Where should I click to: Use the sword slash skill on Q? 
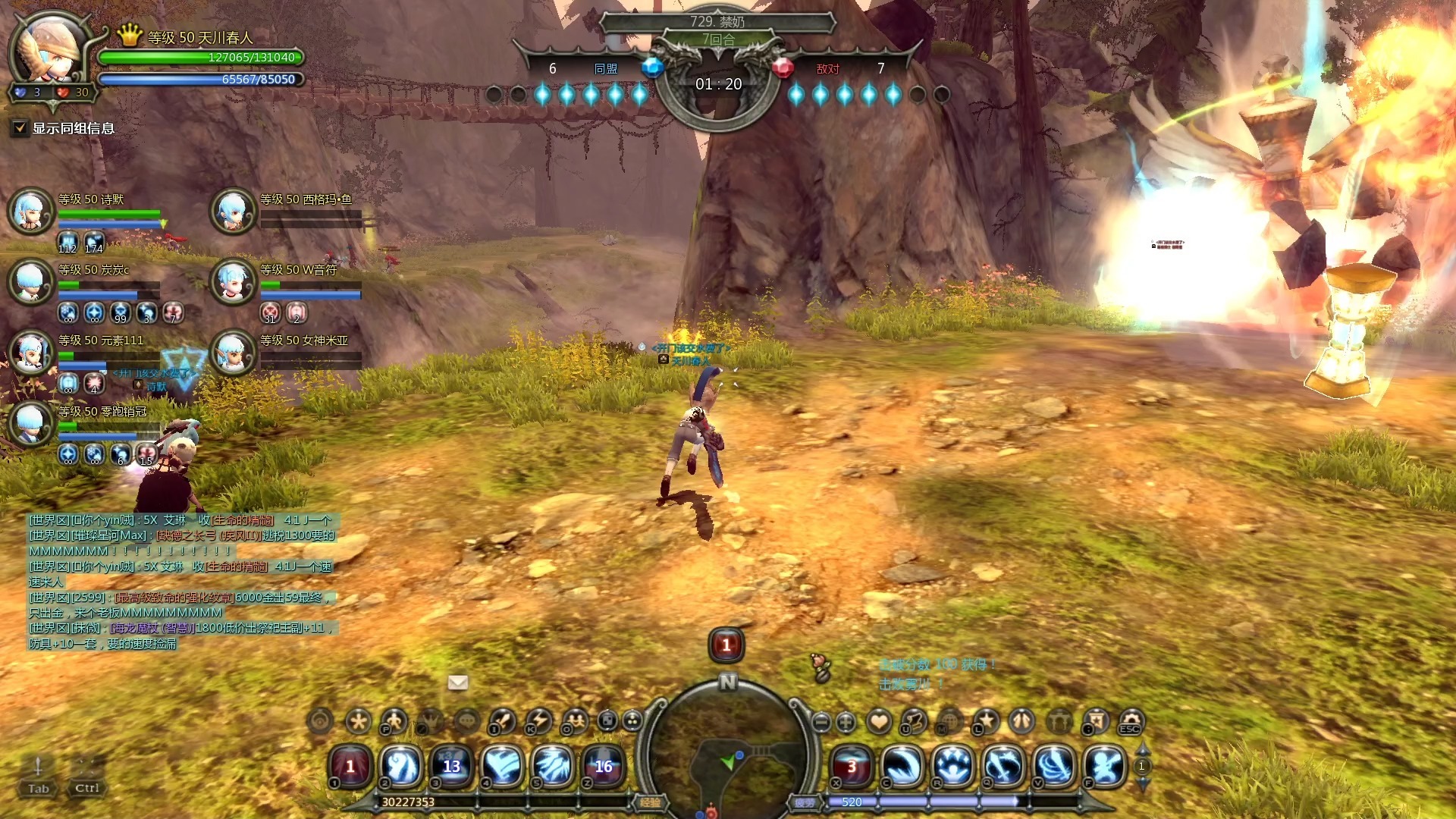point(1003,766)
